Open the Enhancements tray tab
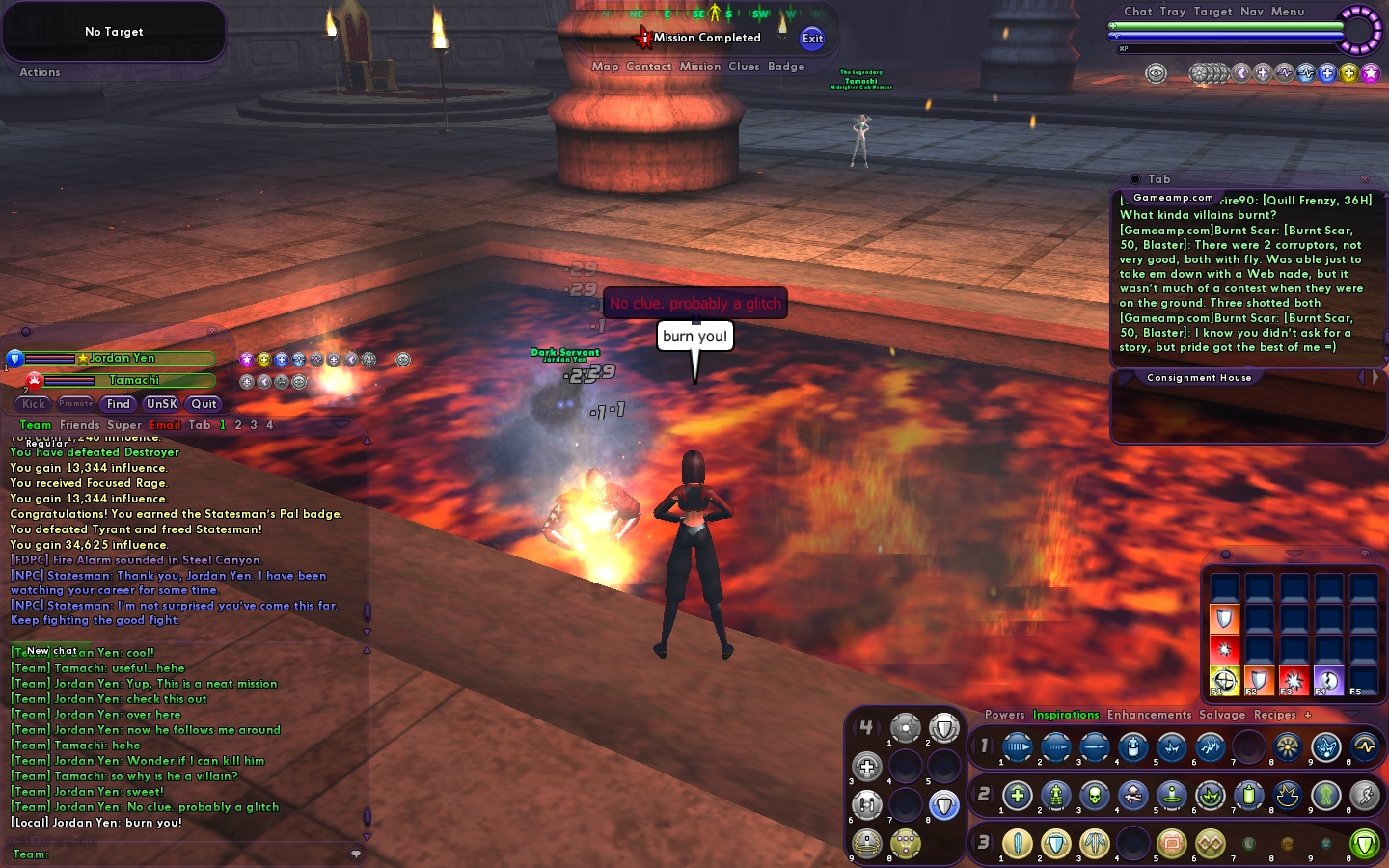The height and width of the screenshot is (868, 1389). point(1149,715)
